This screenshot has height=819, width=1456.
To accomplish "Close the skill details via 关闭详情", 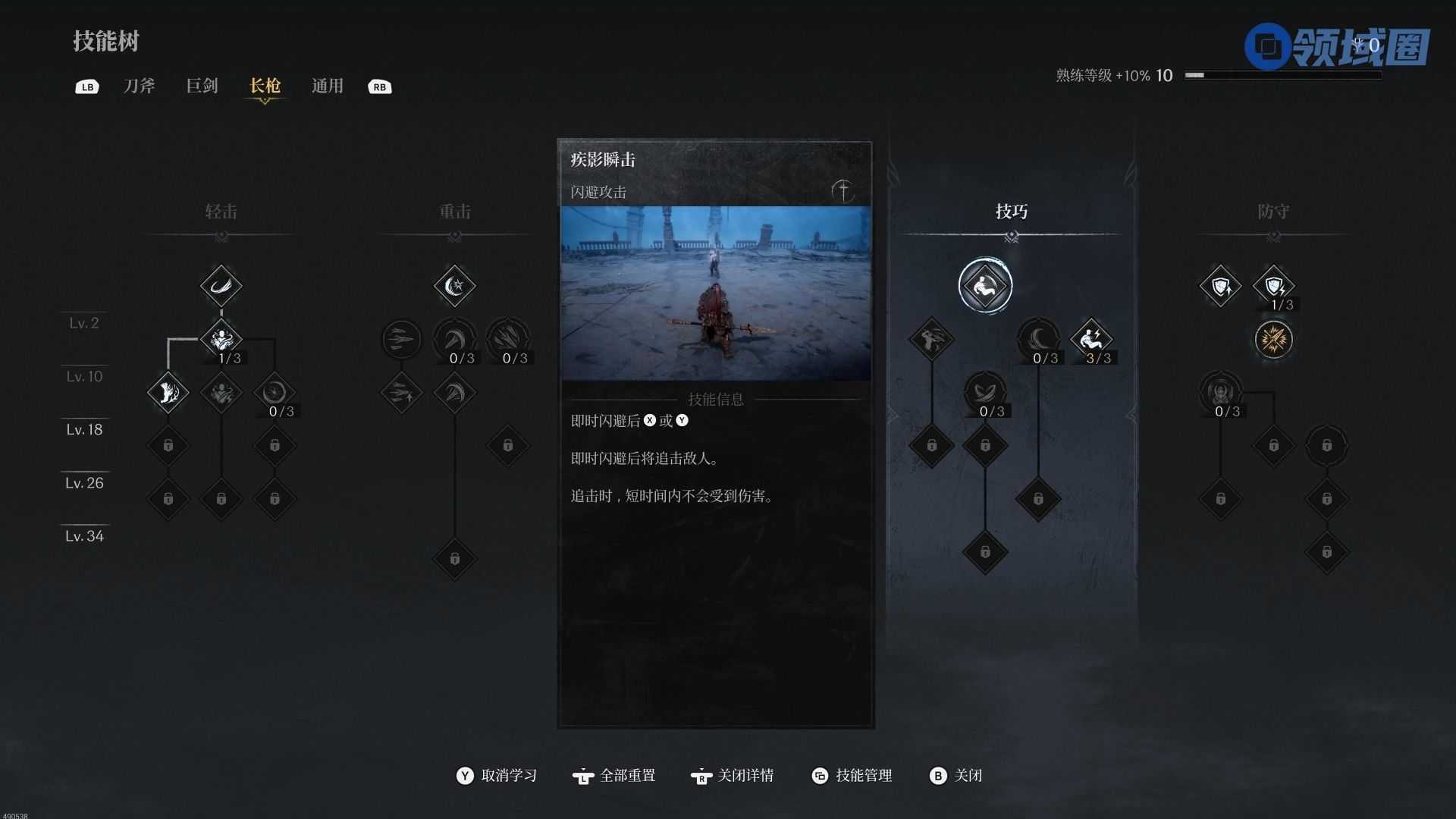I will [733, 775].
